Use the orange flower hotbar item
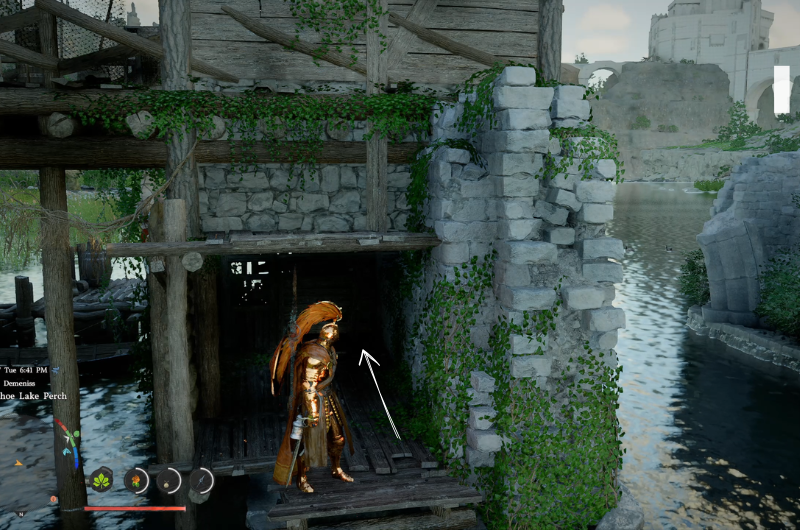The height and width of the screenshot is (530, 800). coord(136,481)
